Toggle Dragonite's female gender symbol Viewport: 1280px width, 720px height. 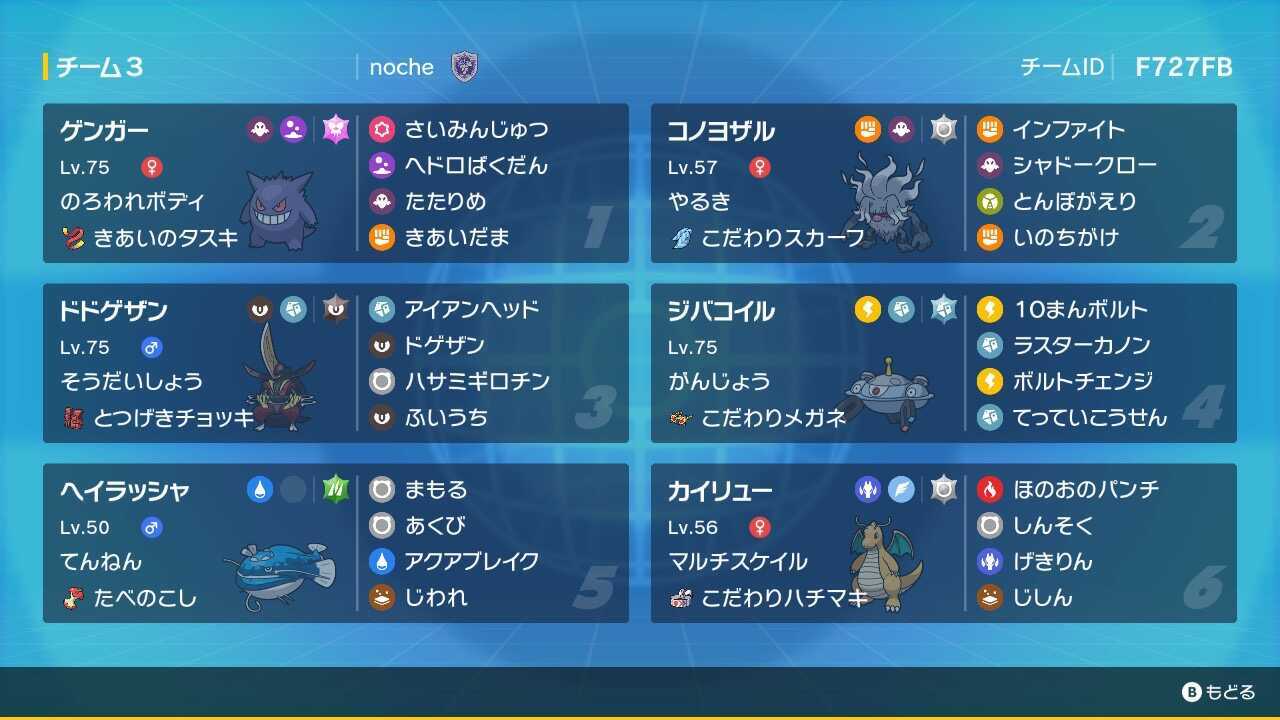pos(757,527)
